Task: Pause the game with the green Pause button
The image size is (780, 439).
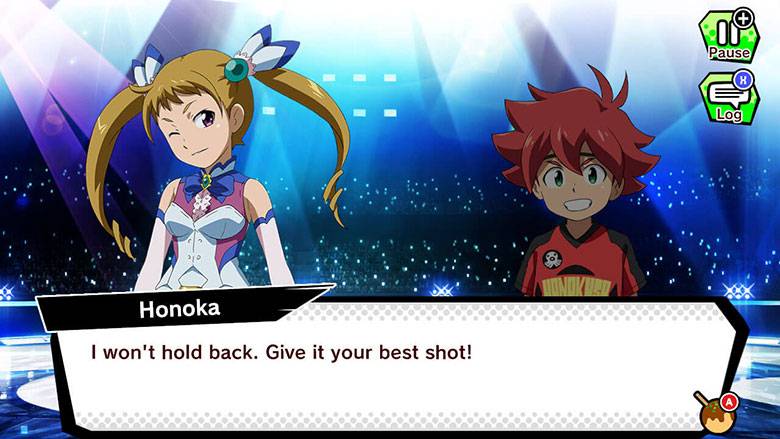Action: 728,36
